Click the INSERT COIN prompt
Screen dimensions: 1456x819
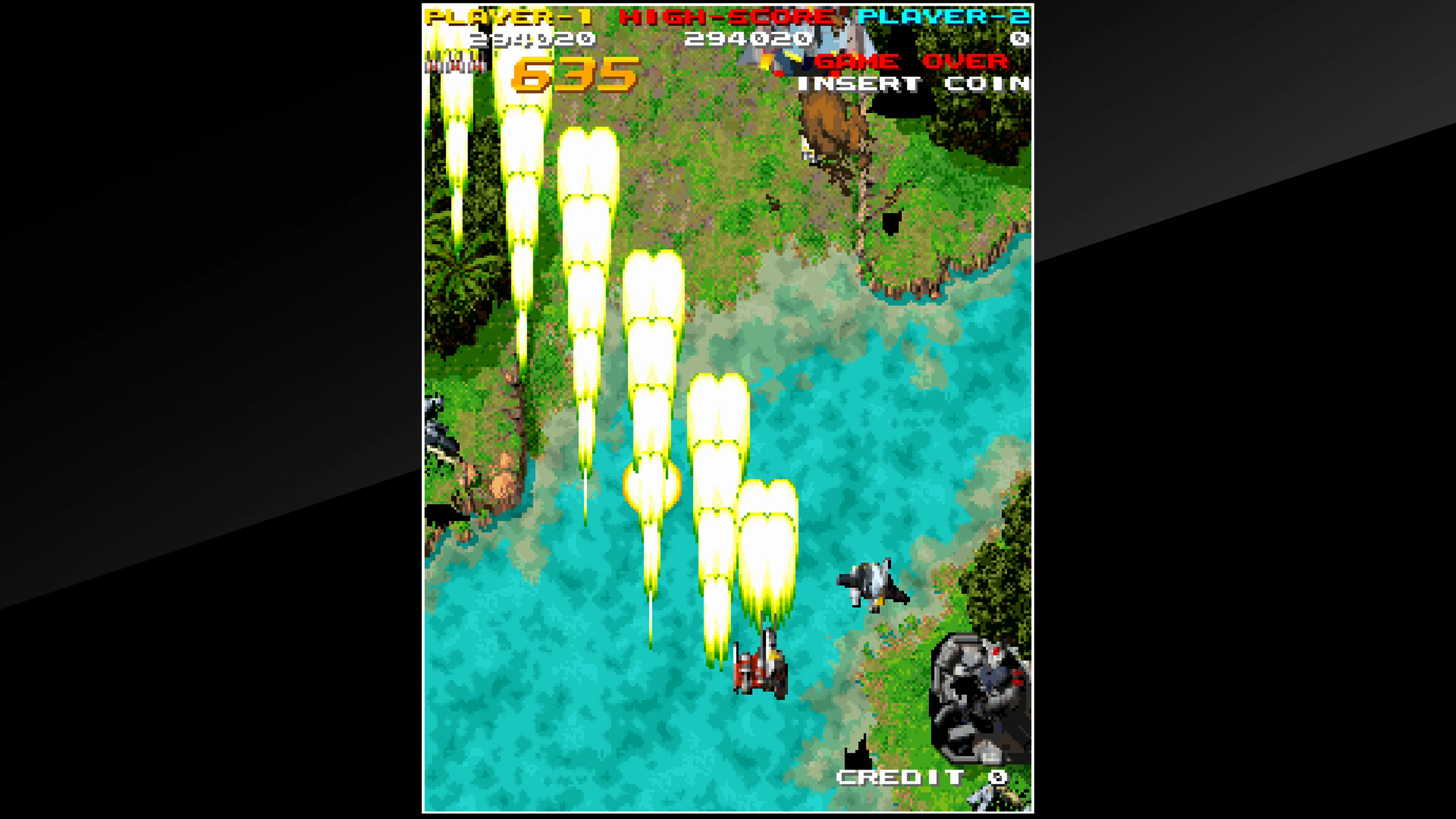(916, 84)
